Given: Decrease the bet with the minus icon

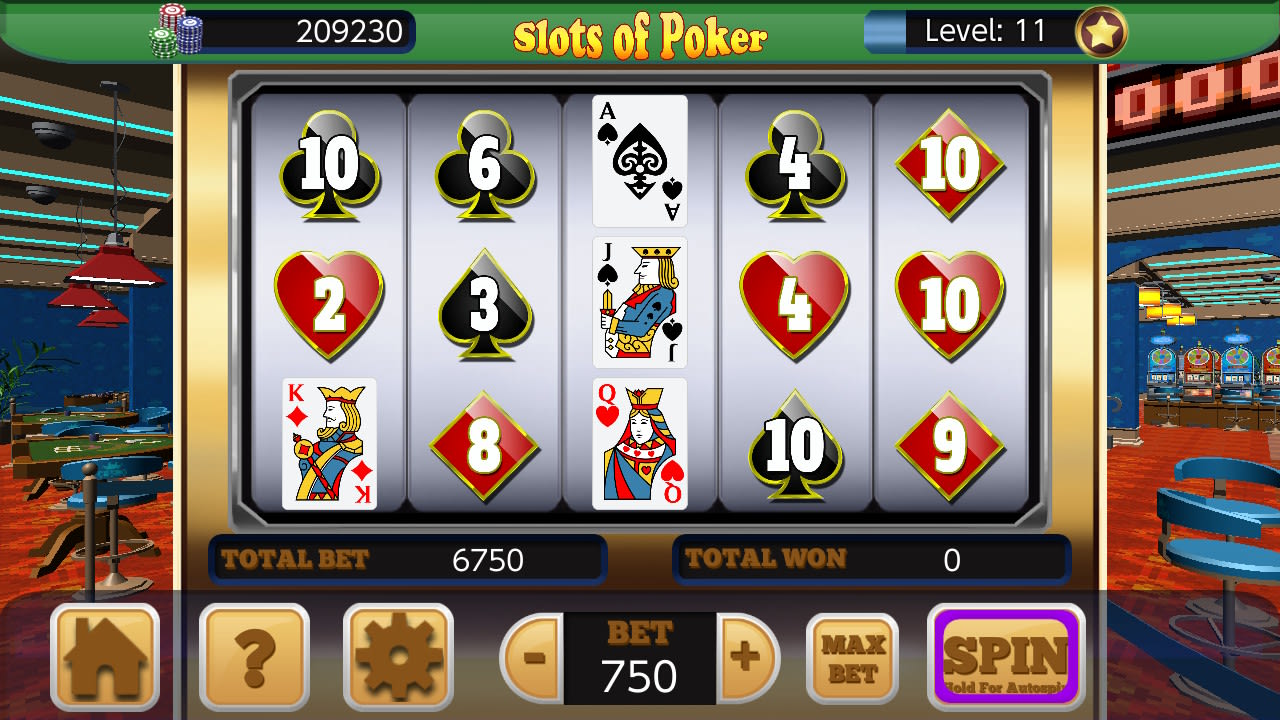Looking at the screenshot, I should (x=533, y=658).
